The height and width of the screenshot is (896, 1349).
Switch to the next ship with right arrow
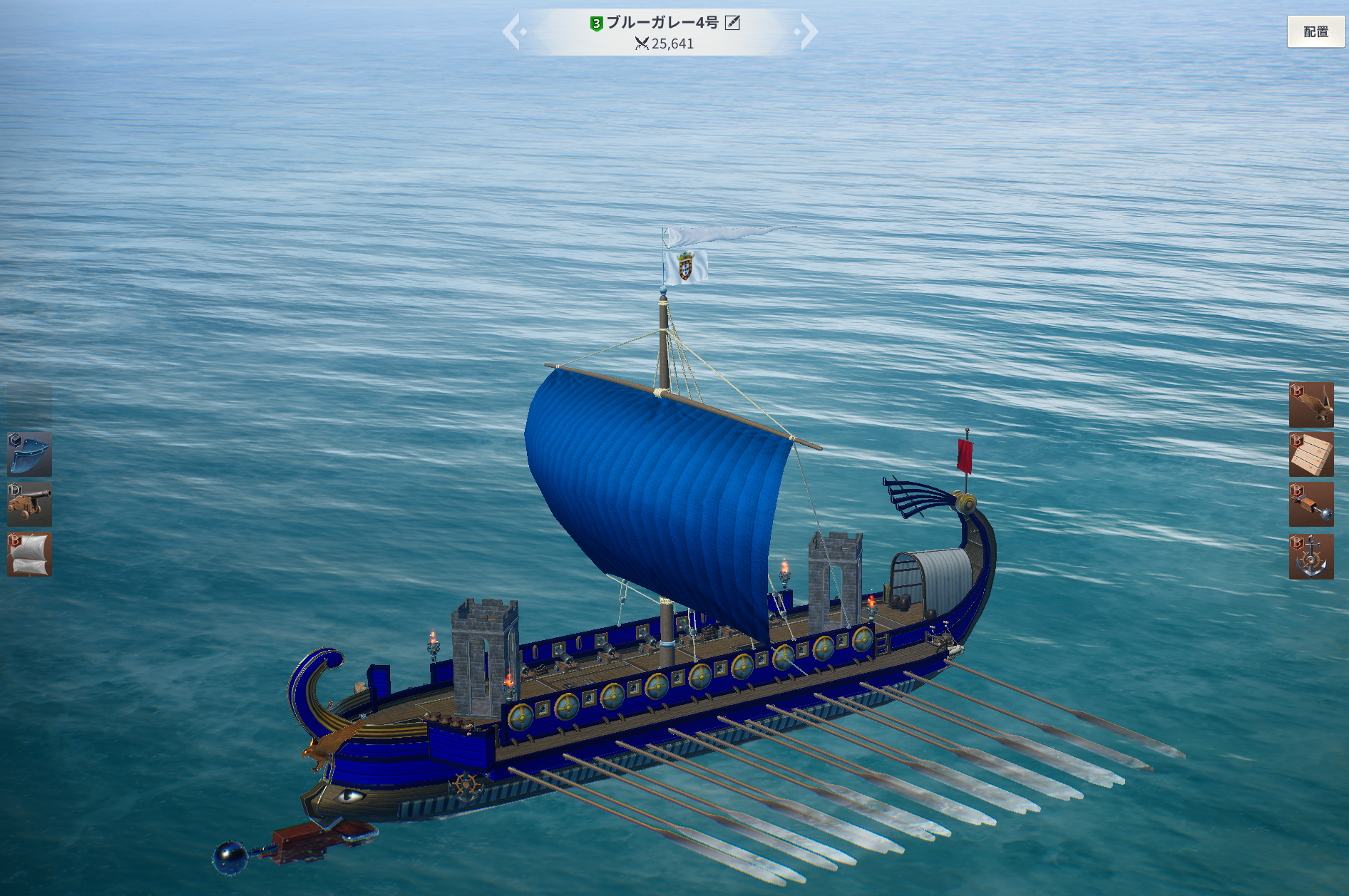tap(809, 32)
